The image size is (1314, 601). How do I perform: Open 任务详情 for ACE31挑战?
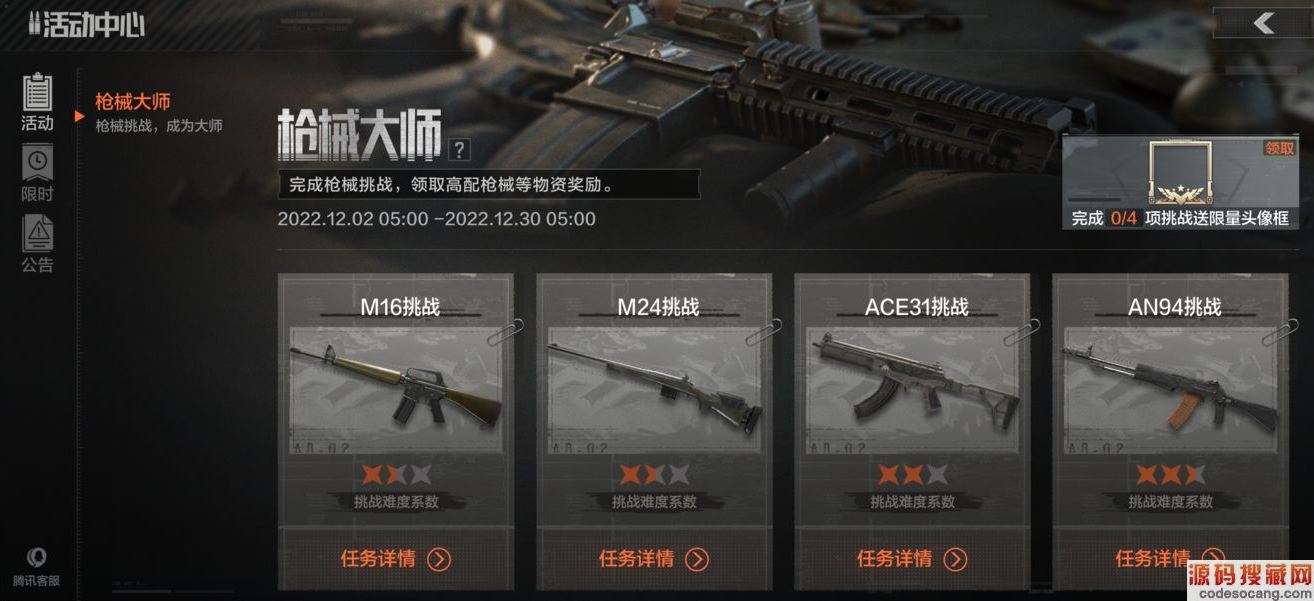pos(912,558)
